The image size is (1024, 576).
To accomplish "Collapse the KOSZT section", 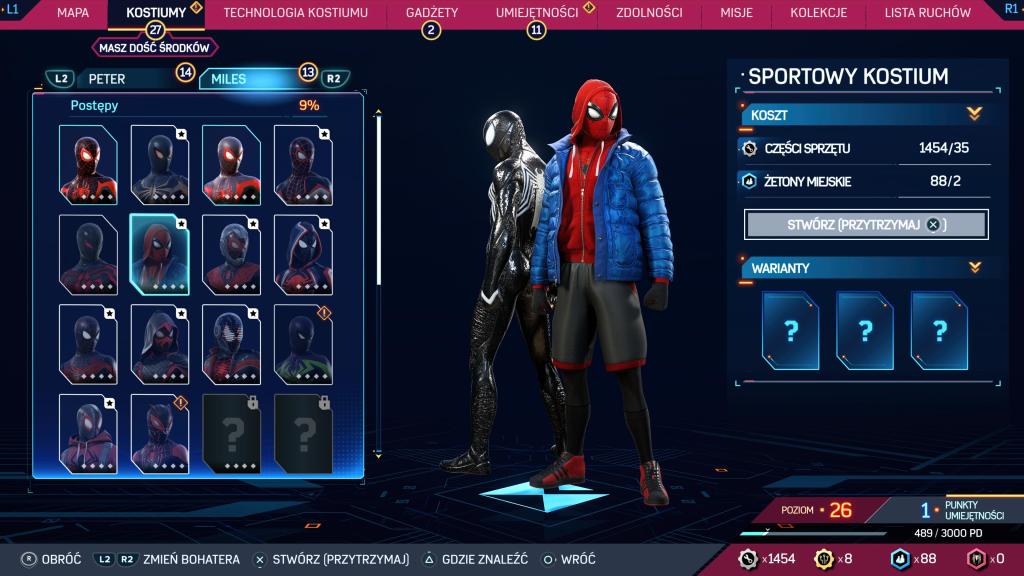I will [x=974, y=114].
